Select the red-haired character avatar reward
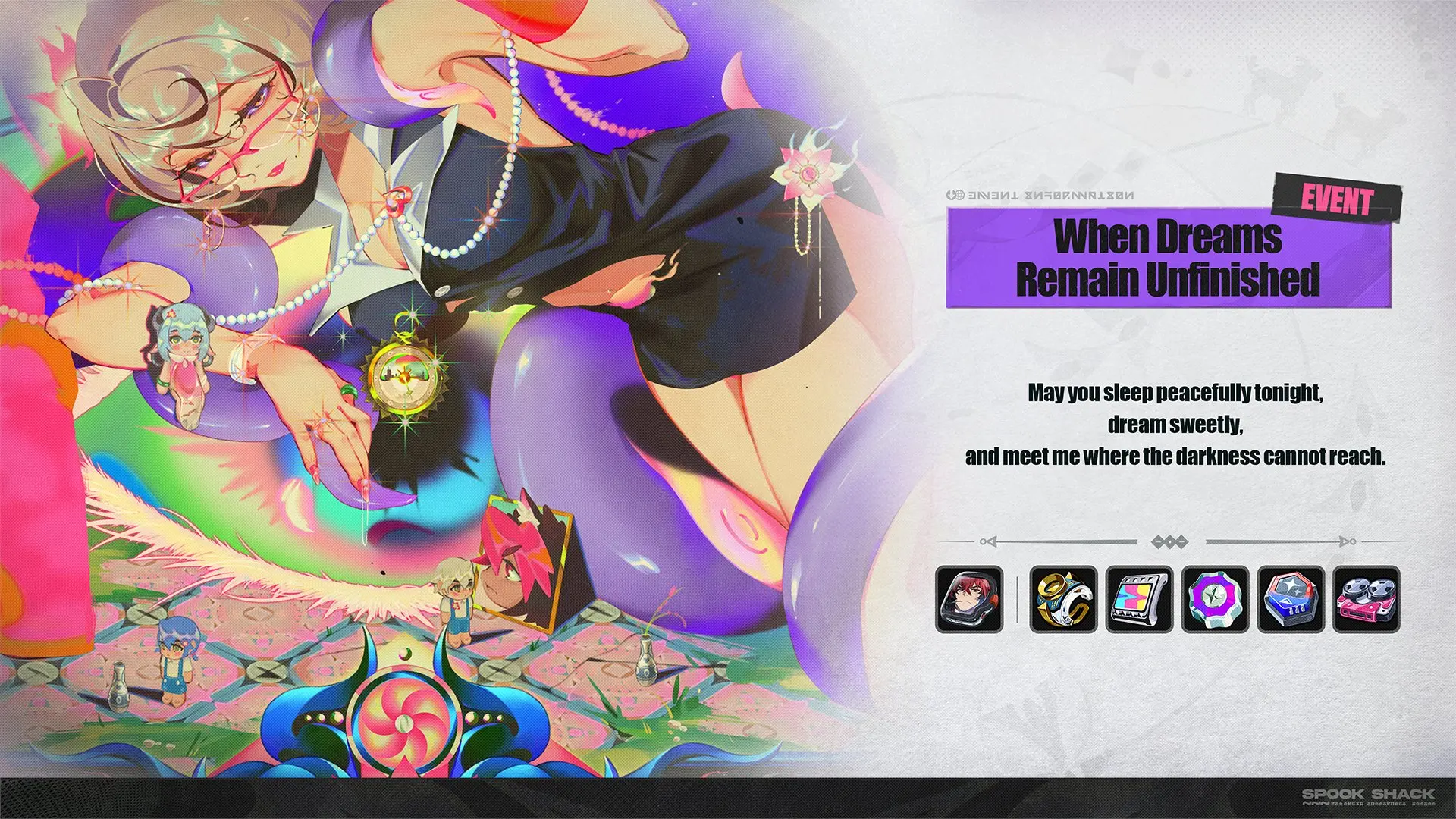The image size is (1456, 819). (x=969, y=599)
